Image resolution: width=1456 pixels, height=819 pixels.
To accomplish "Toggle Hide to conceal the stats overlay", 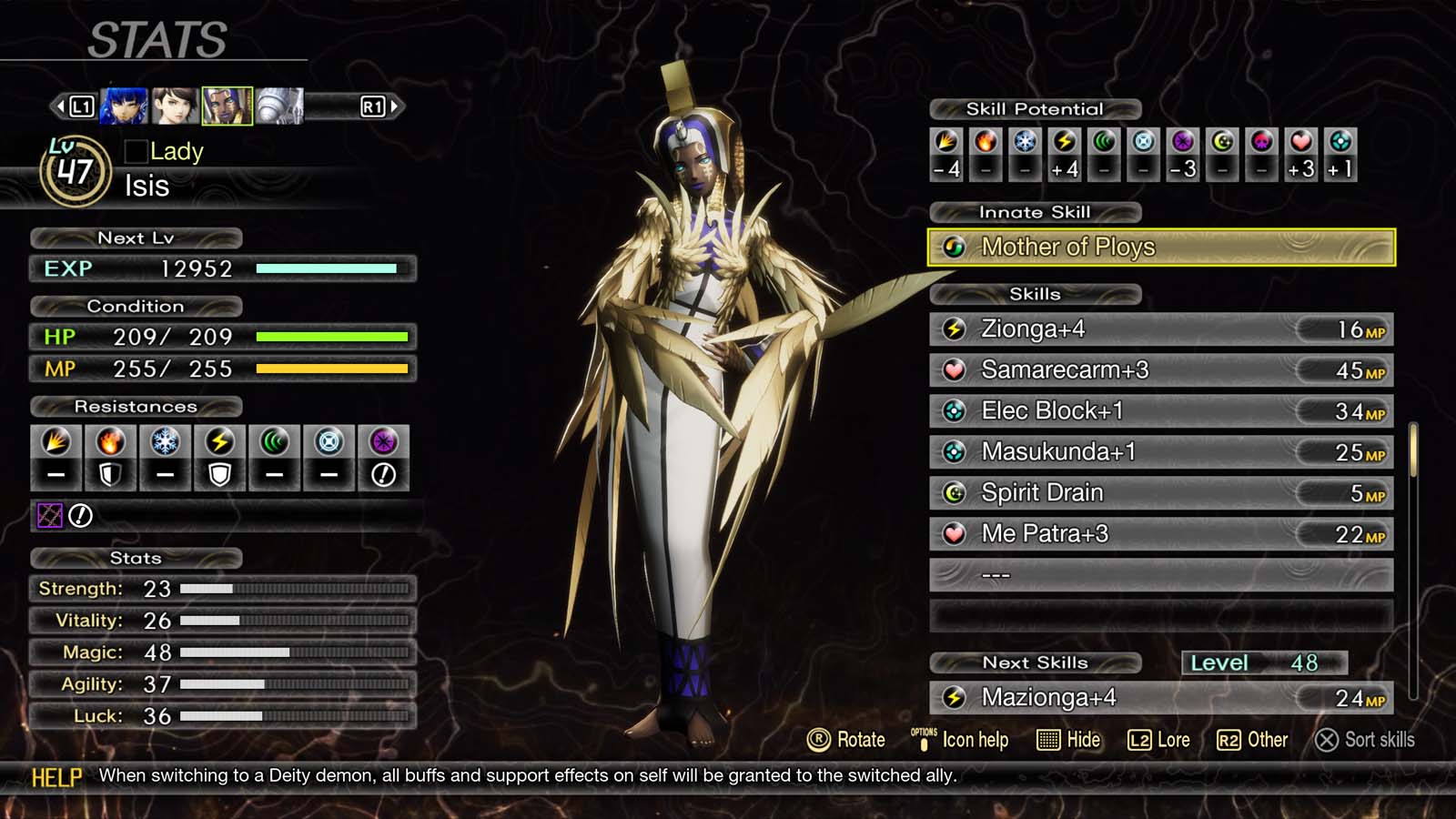I will pos(1070,740).
